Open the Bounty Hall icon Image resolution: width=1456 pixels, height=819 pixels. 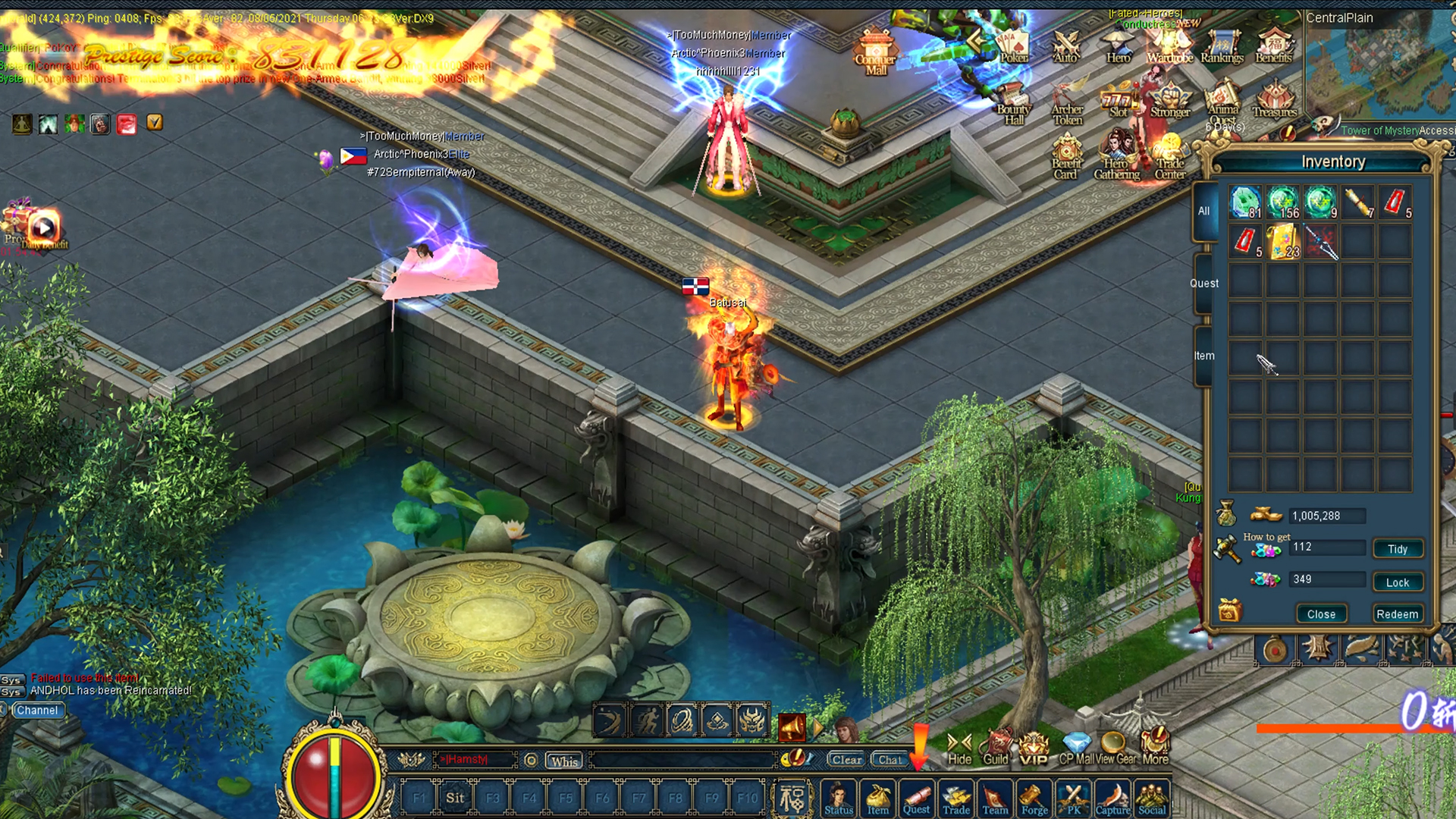(x=1013, y=104)
